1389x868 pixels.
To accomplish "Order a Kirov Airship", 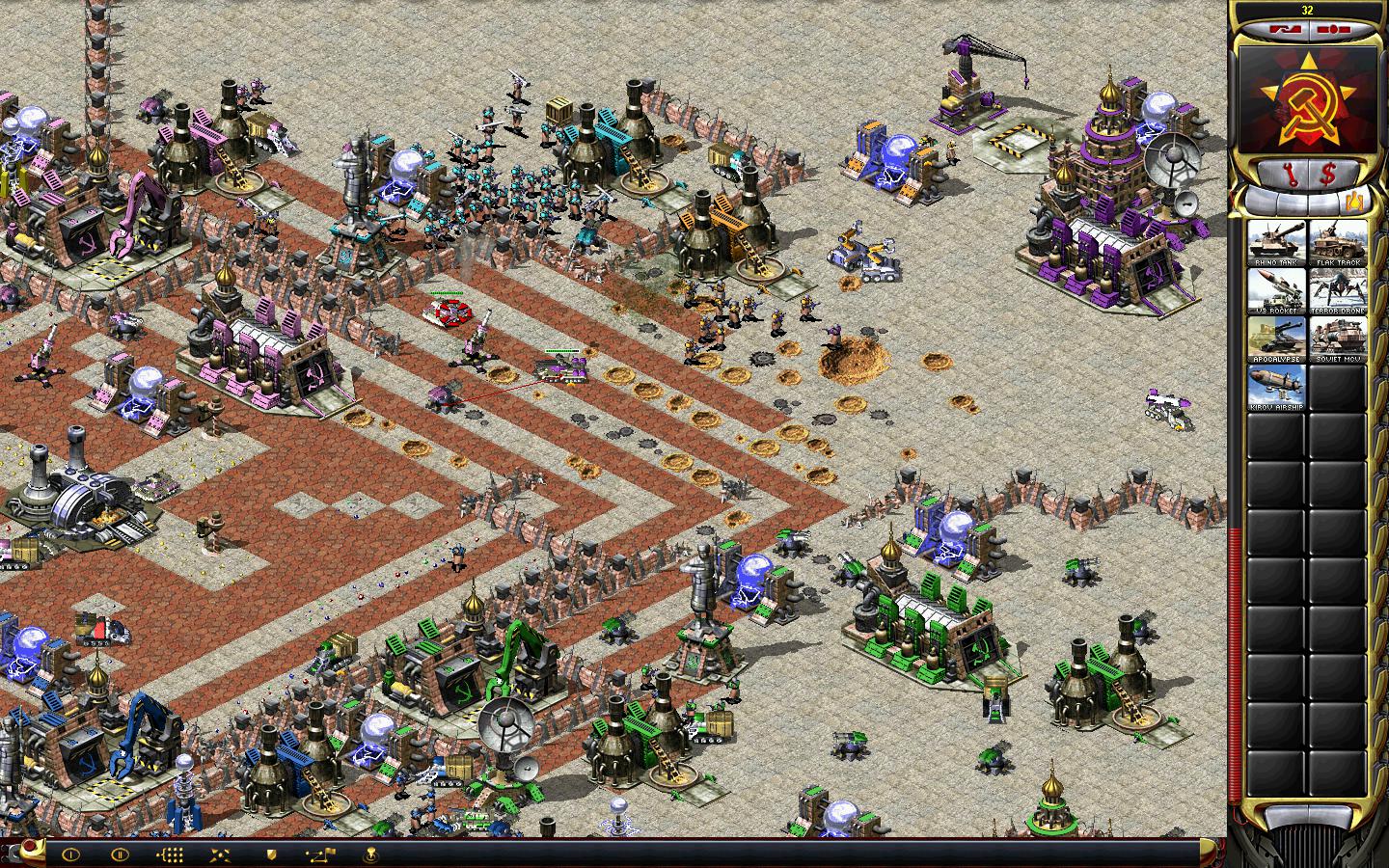I will tap(1276, 387).
